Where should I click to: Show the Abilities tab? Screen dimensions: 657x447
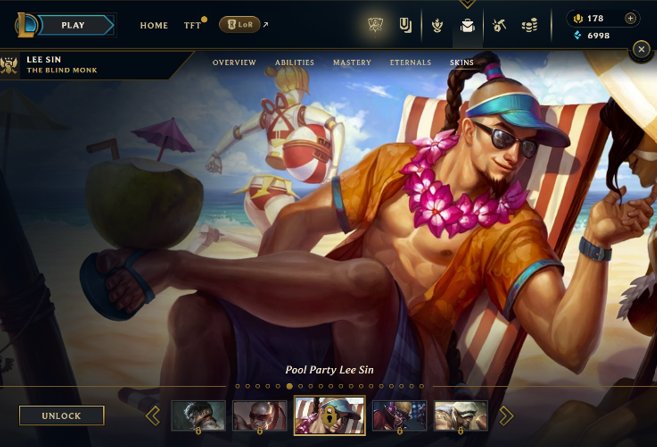click(294, 63)
